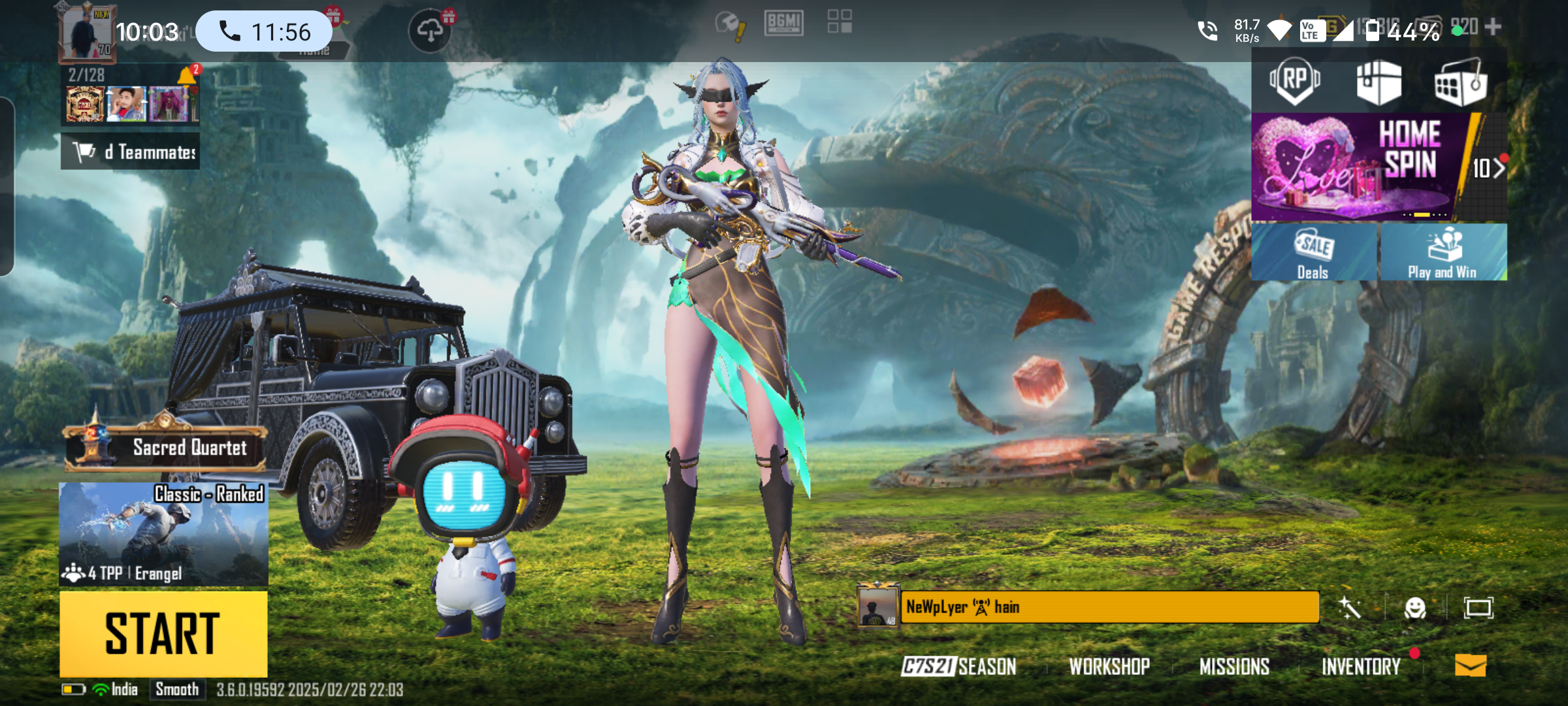Tap the yellow START button

pos(163,633)
